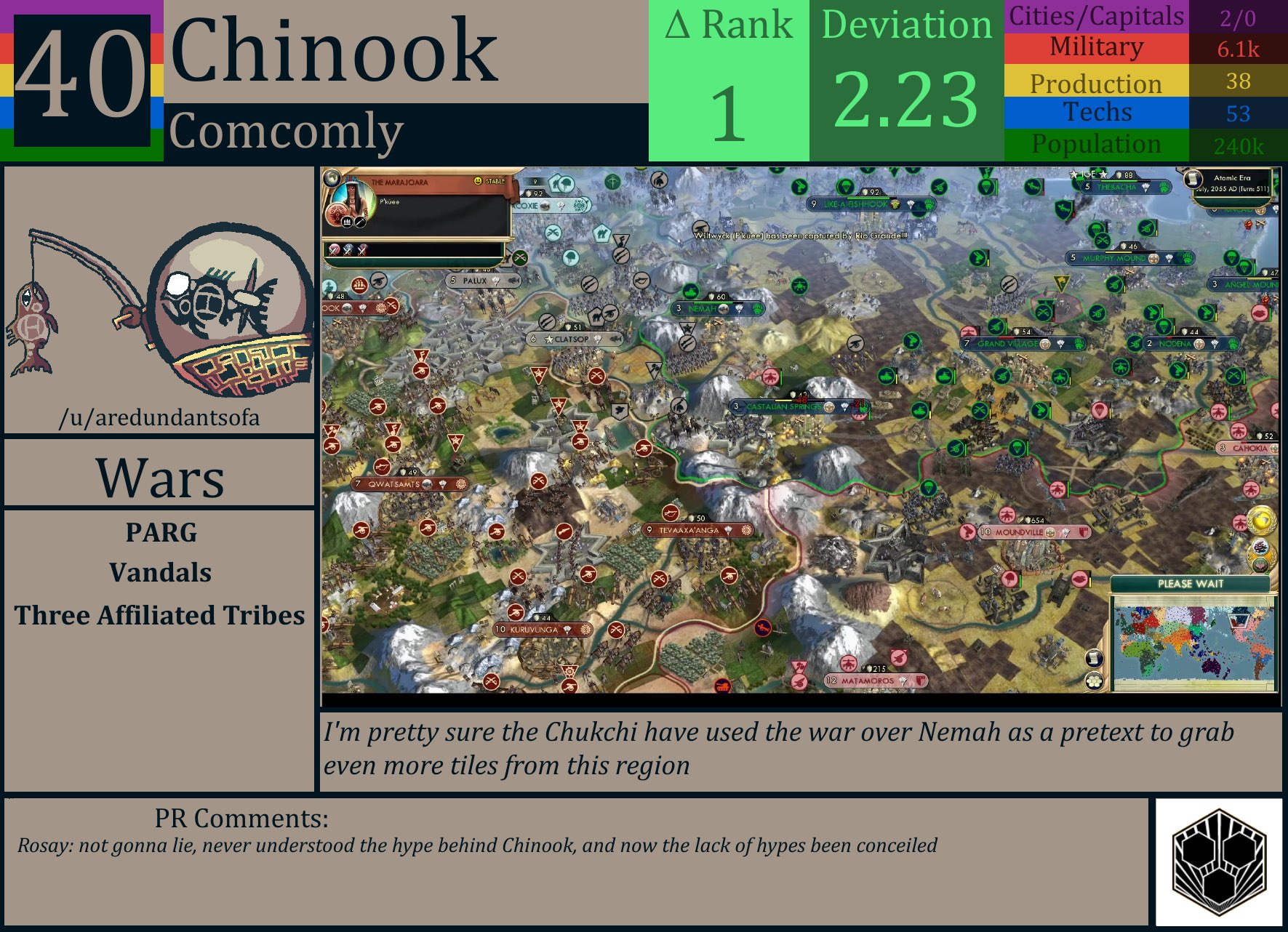Click the bear-claw icon on the Thebacha city banner
The image size is (1288, 932).
pos(1164,187)
